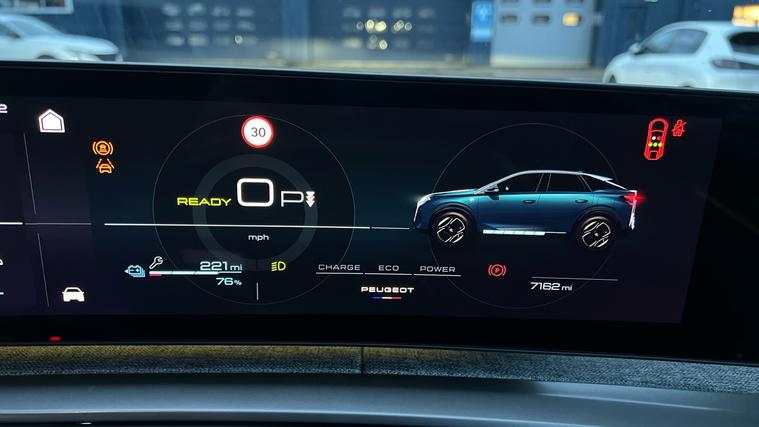Select the white car silhouette icon
This screenshot has width=759, height=427.
point(73,294)
